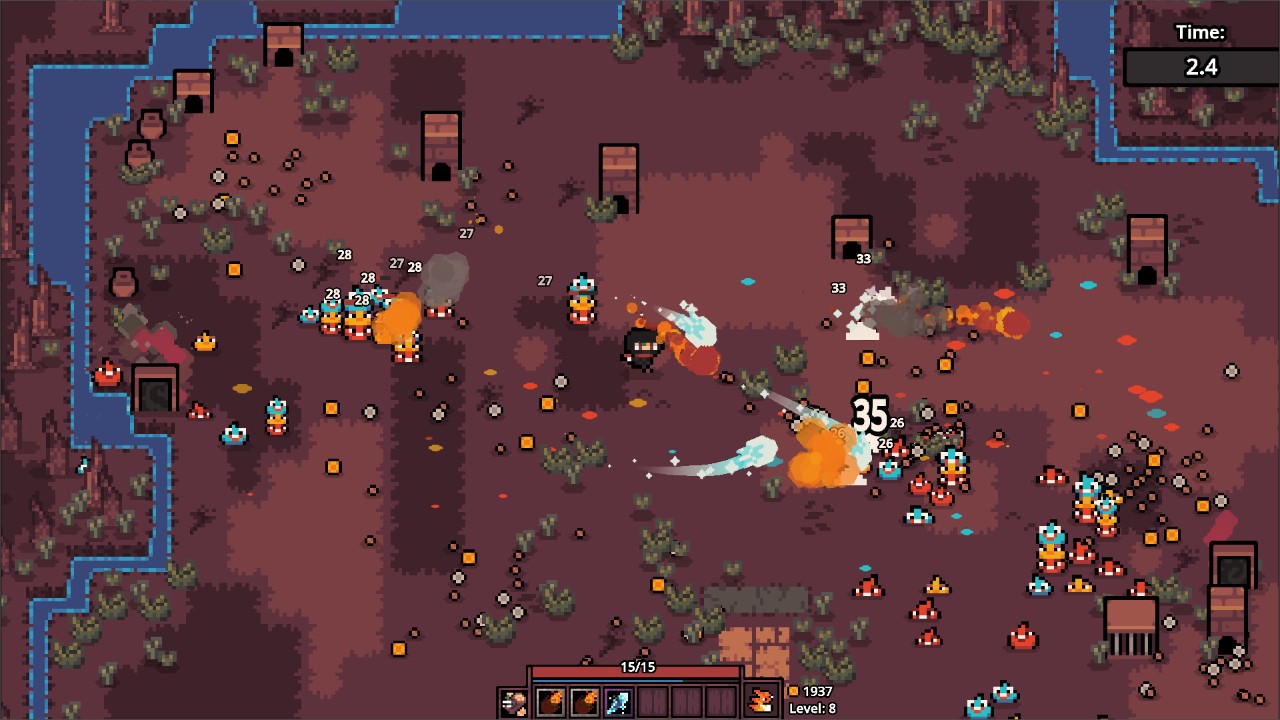The image size is (1280, 720).
Task: Click the dash ability icon
Action: click(514, 702)
